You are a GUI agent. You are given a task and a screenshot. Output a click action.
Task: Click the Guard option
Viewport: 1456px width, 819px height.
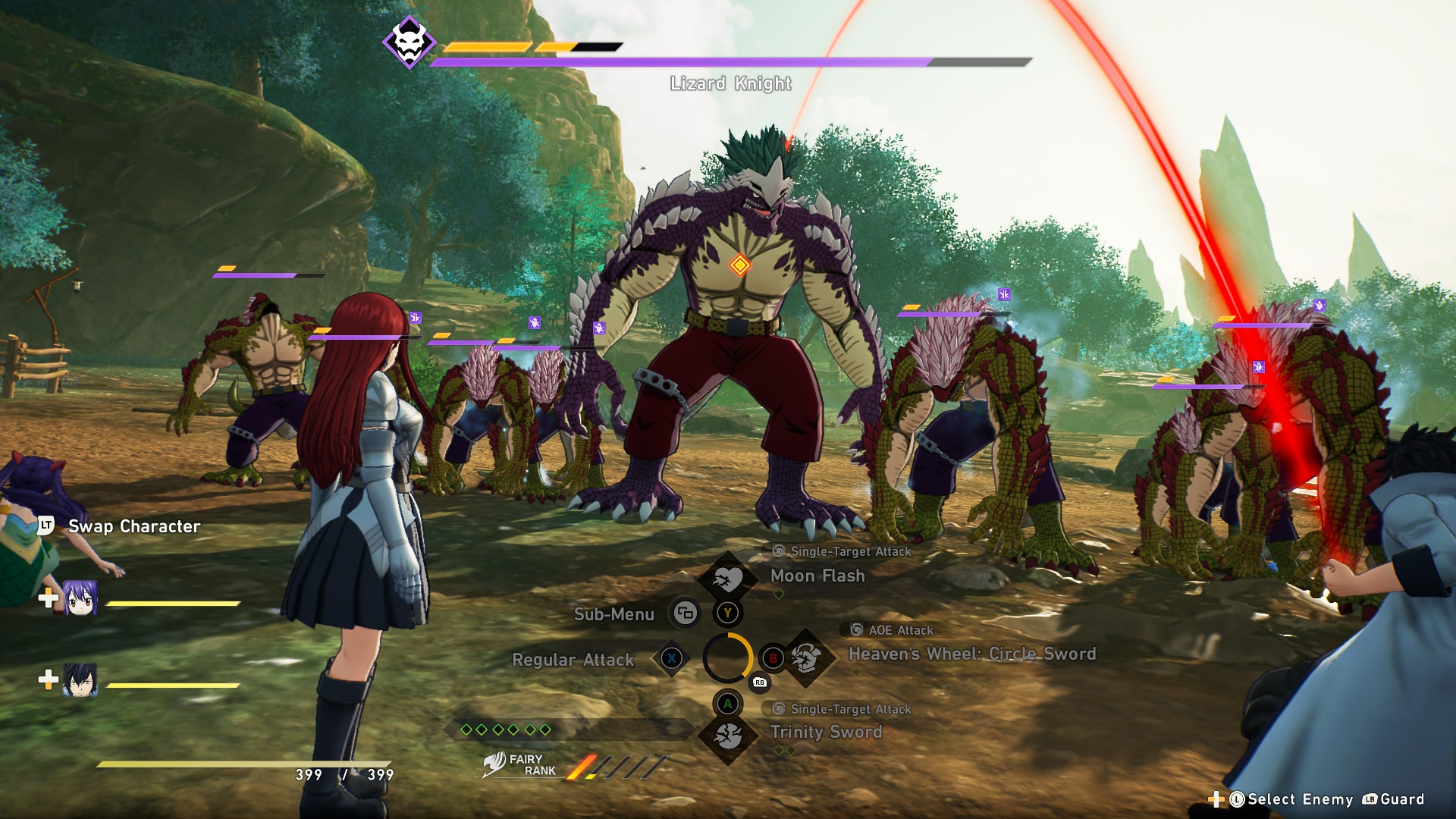click(1401, 799)
